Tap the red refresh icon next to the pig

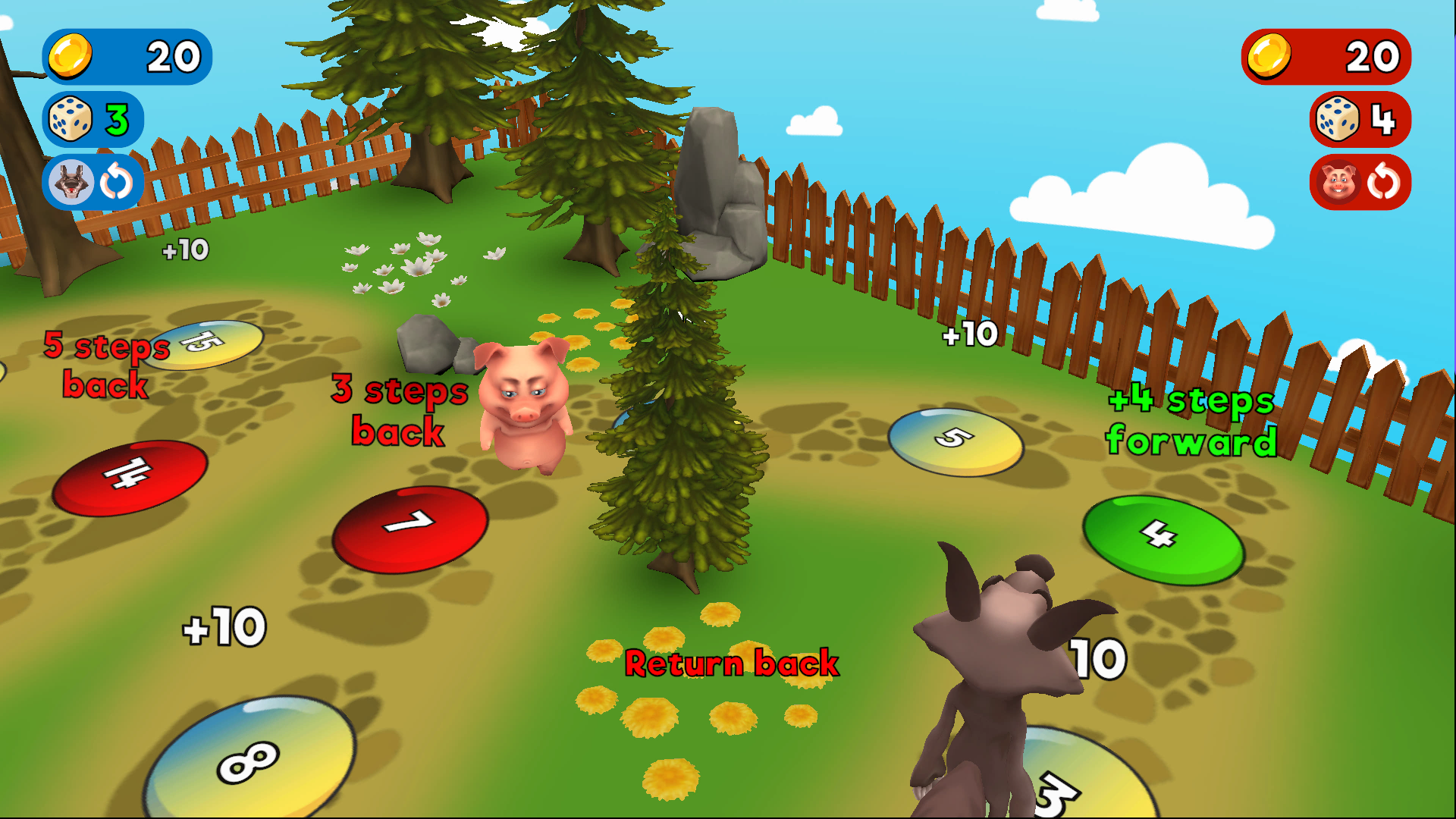click(1384, 180)
